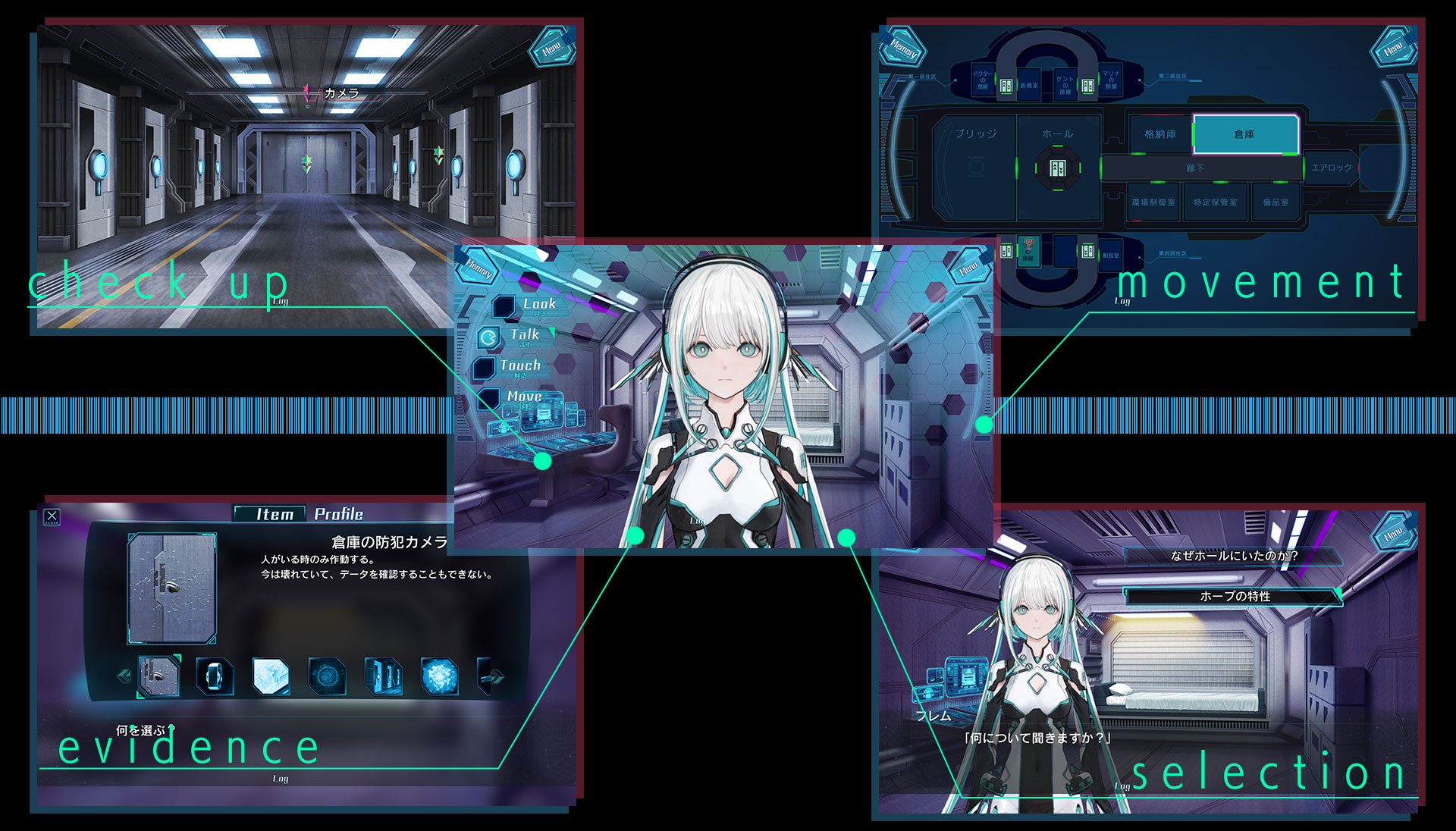The height and width of the screenshot is (831, 1456).
Task: Select the row of doors evidence slot
Action: (383, 676)
